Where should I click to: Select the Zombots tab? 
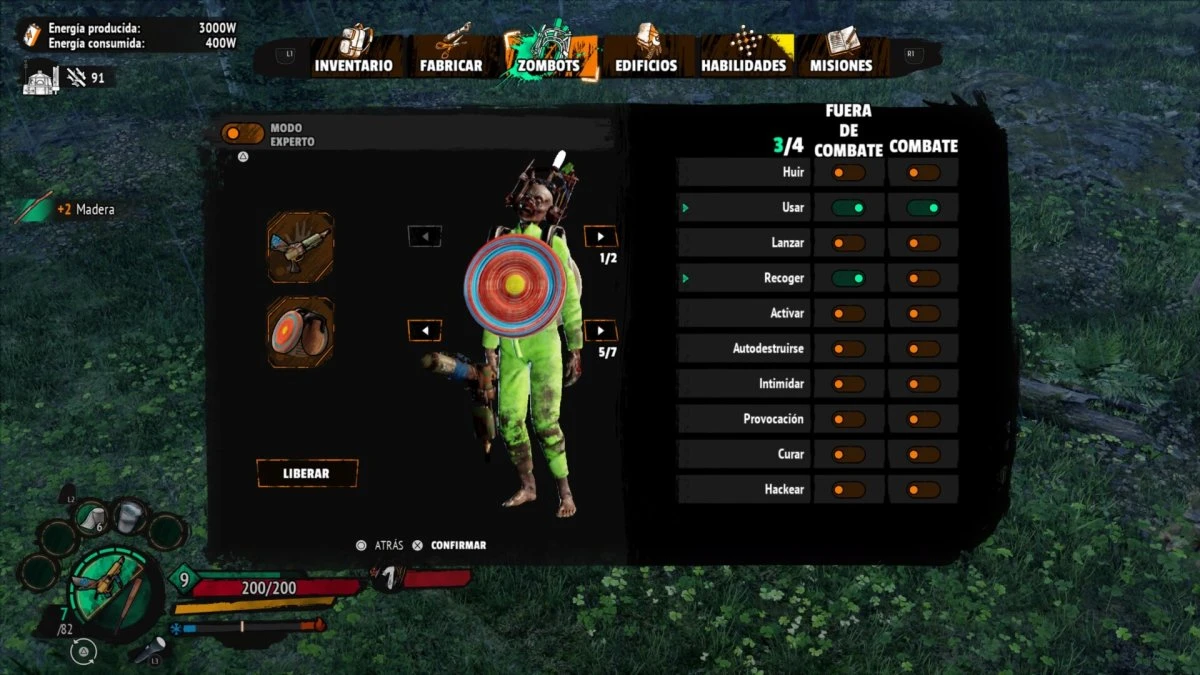(549, 56)
